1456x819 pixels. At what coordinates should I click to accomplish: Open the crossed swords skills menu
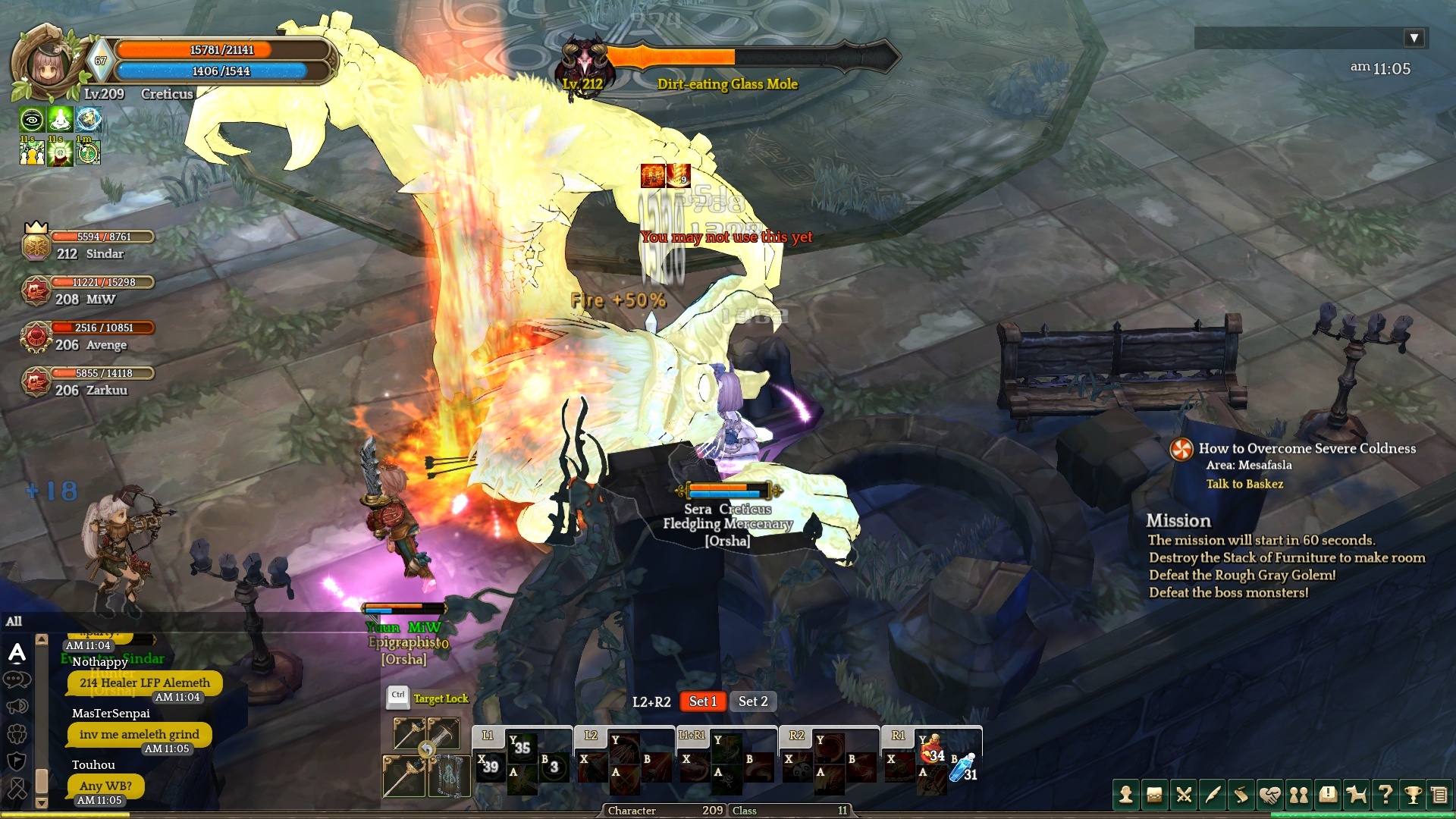pyautogui.click(x=1184, y=795)
